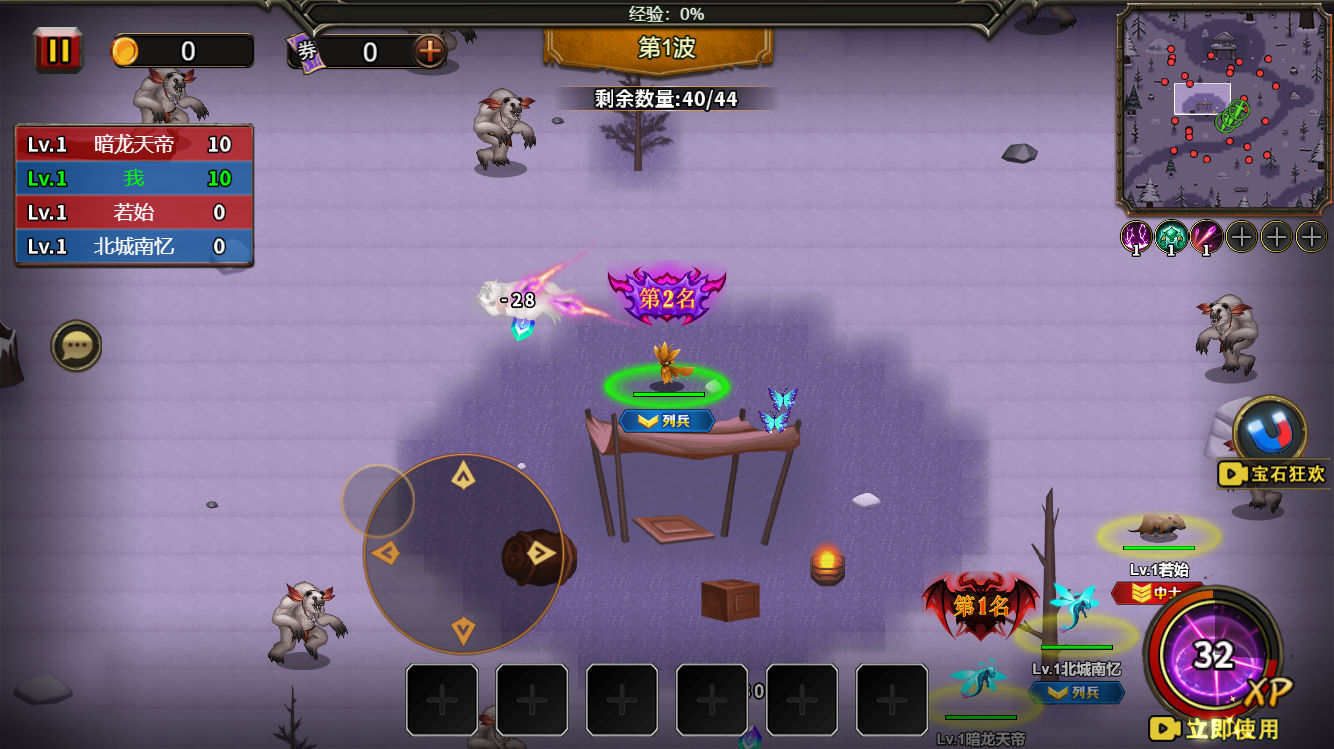Tap the right arrow on the virtual joystick
1334x749 pixels.
coord(541,553)
